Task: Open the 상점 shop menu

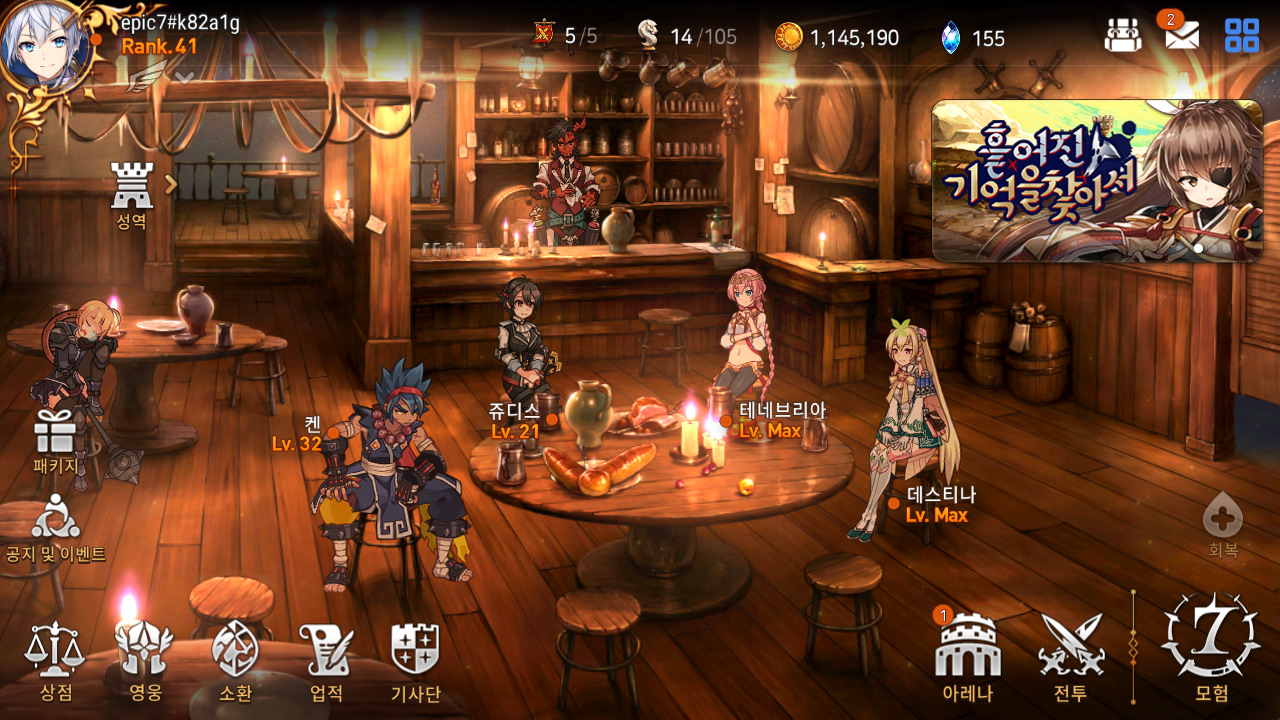Action: 56,658
